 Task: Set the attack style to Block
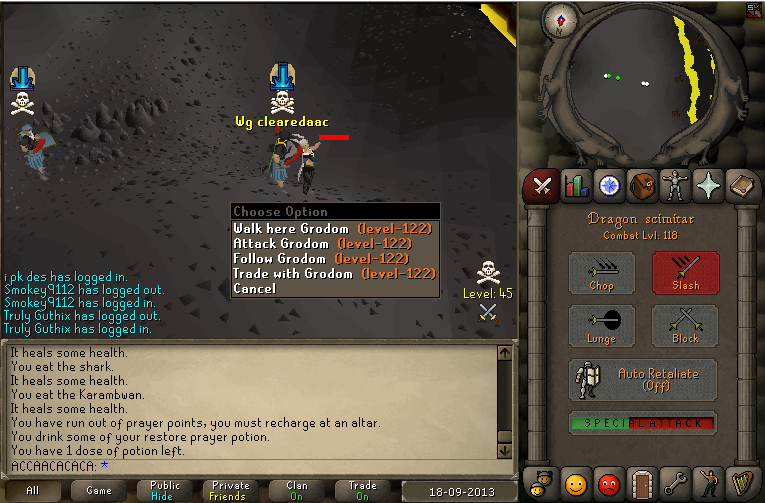click(685, 327)
